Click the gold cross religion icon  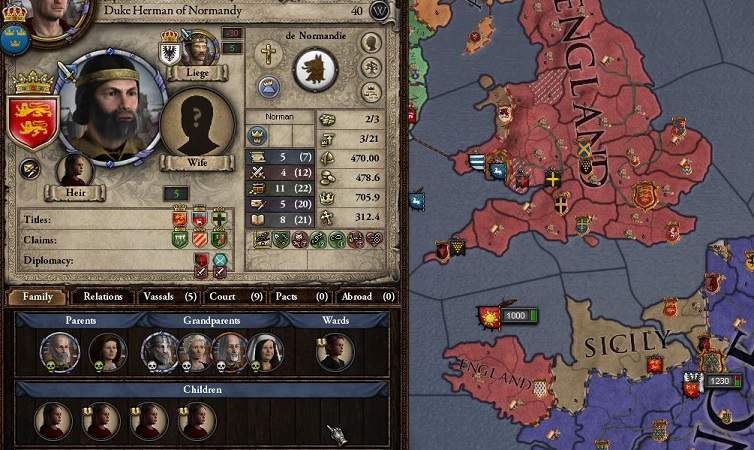pos(268,54)
